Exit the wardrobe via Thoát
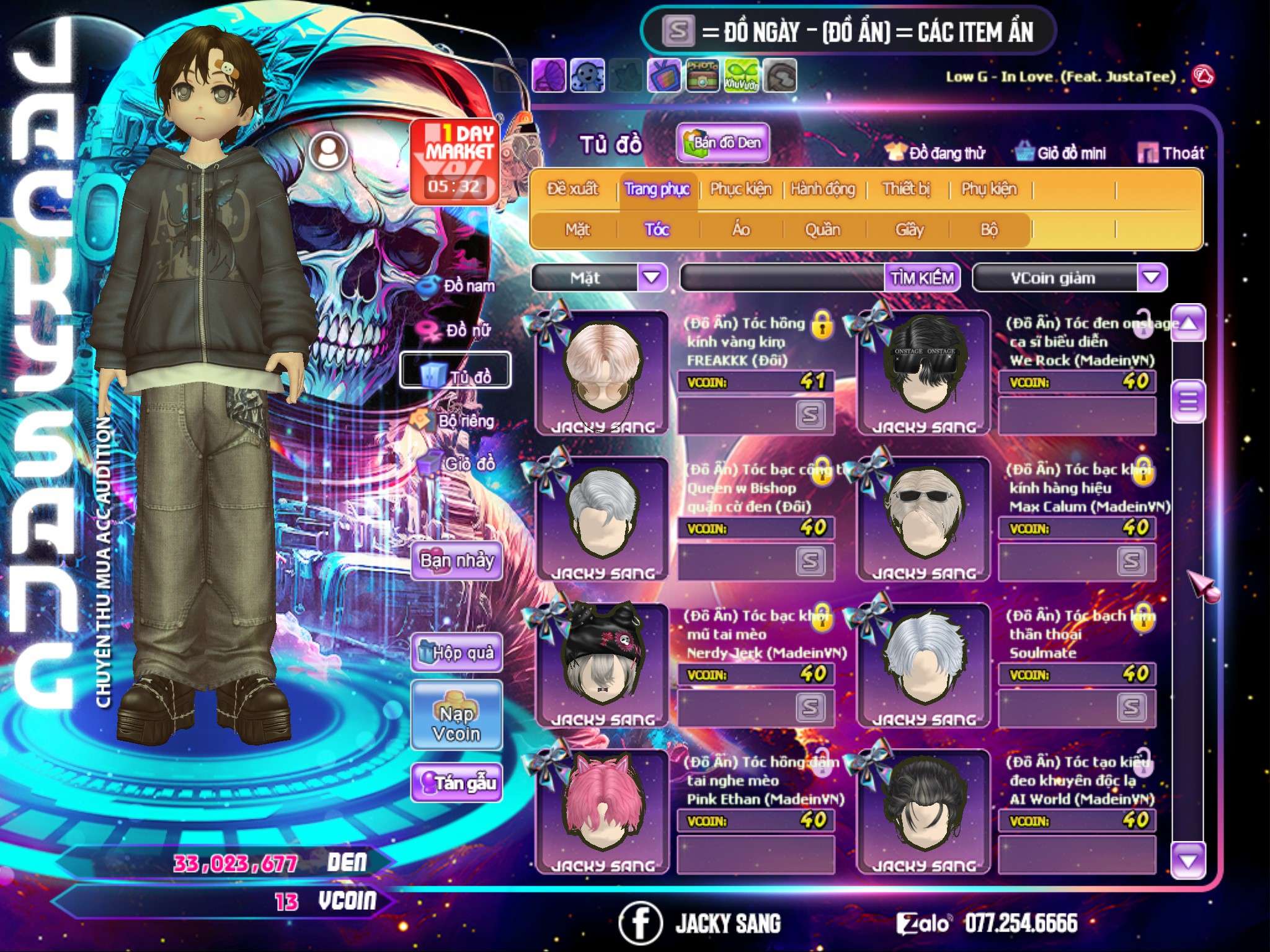 (x=1171, y=153)
